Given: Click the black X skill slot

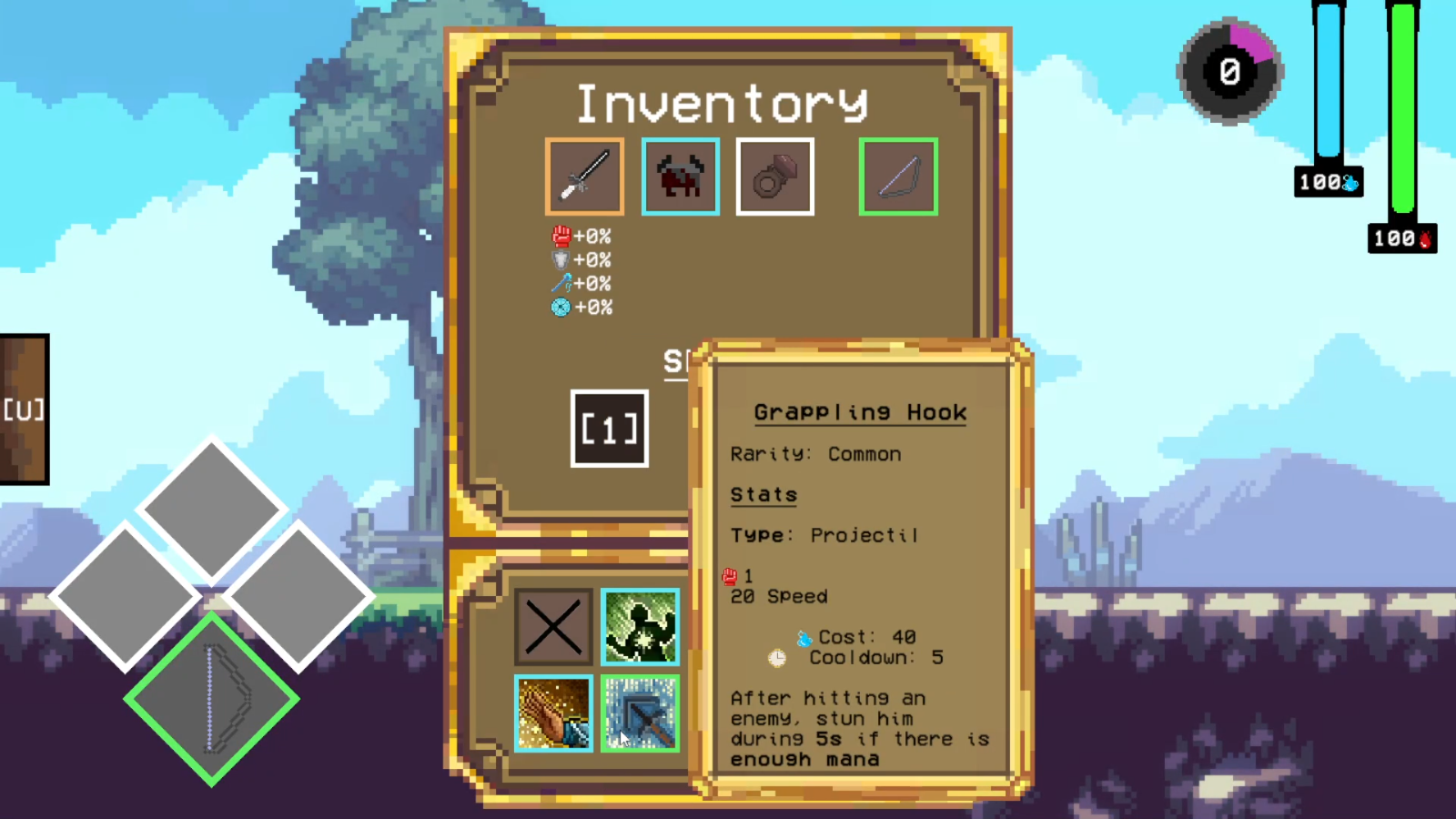Looking at the screenshot, I should click(x=553, y=626).
